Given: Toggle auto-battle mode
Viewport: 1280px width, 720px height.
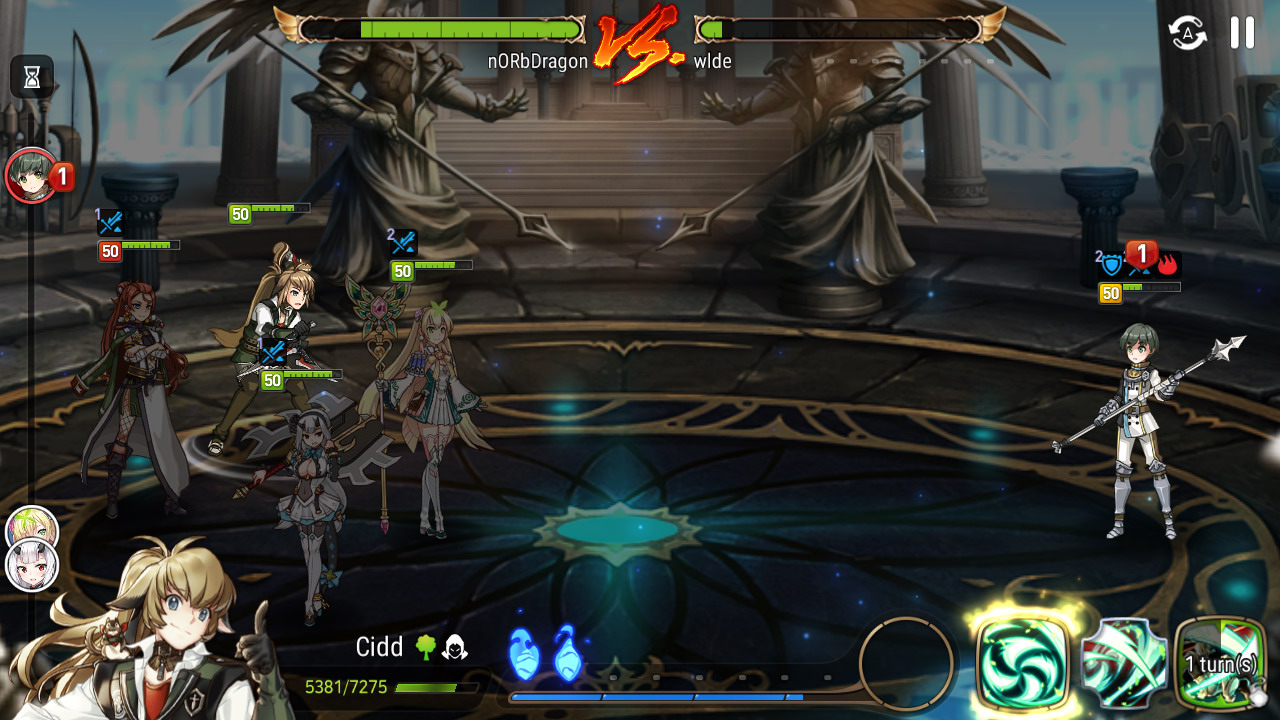Looking at the screenshot, I should point(1188,33).
